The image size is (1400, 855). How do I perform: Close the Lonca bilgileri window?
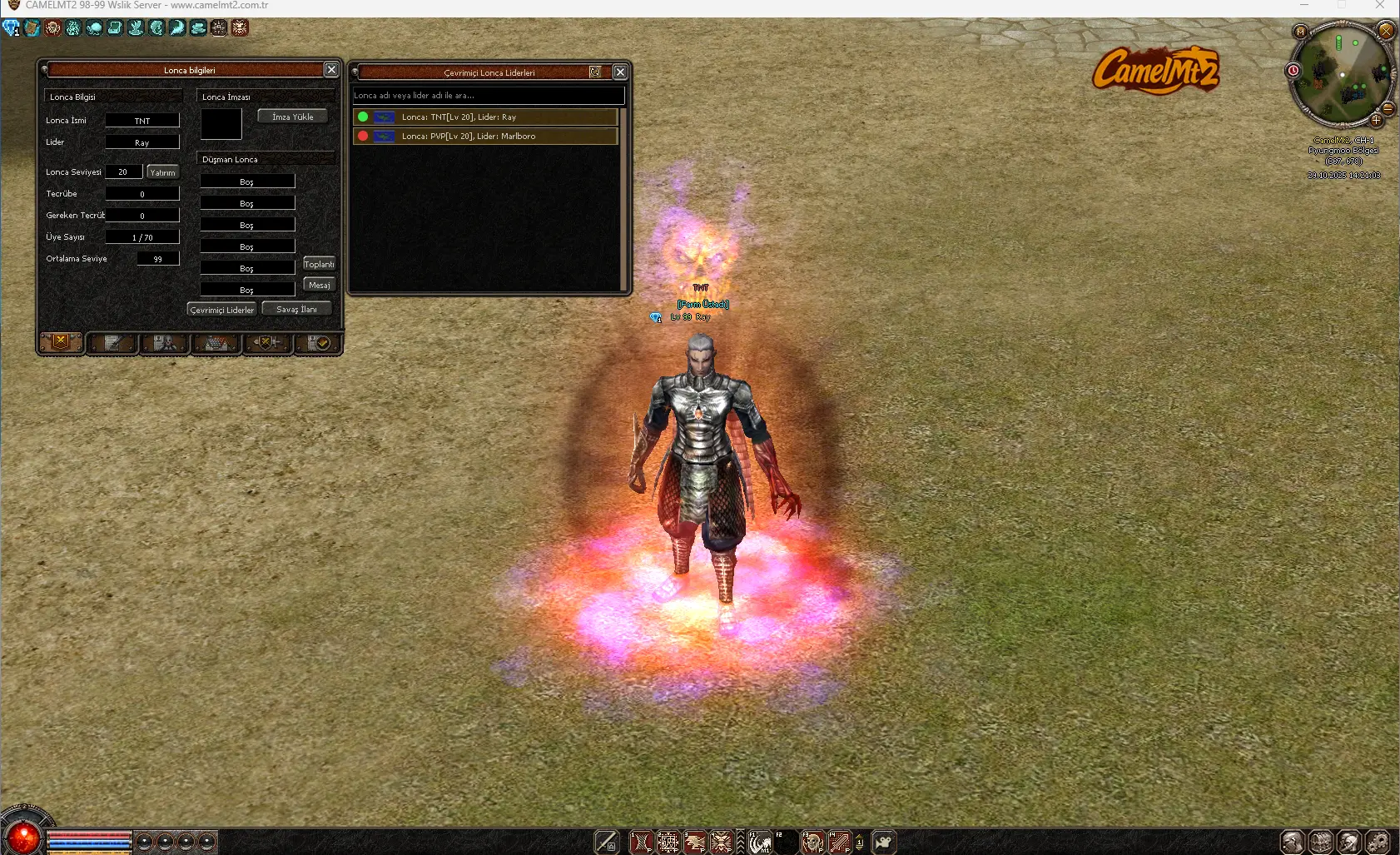pos(331,70)
